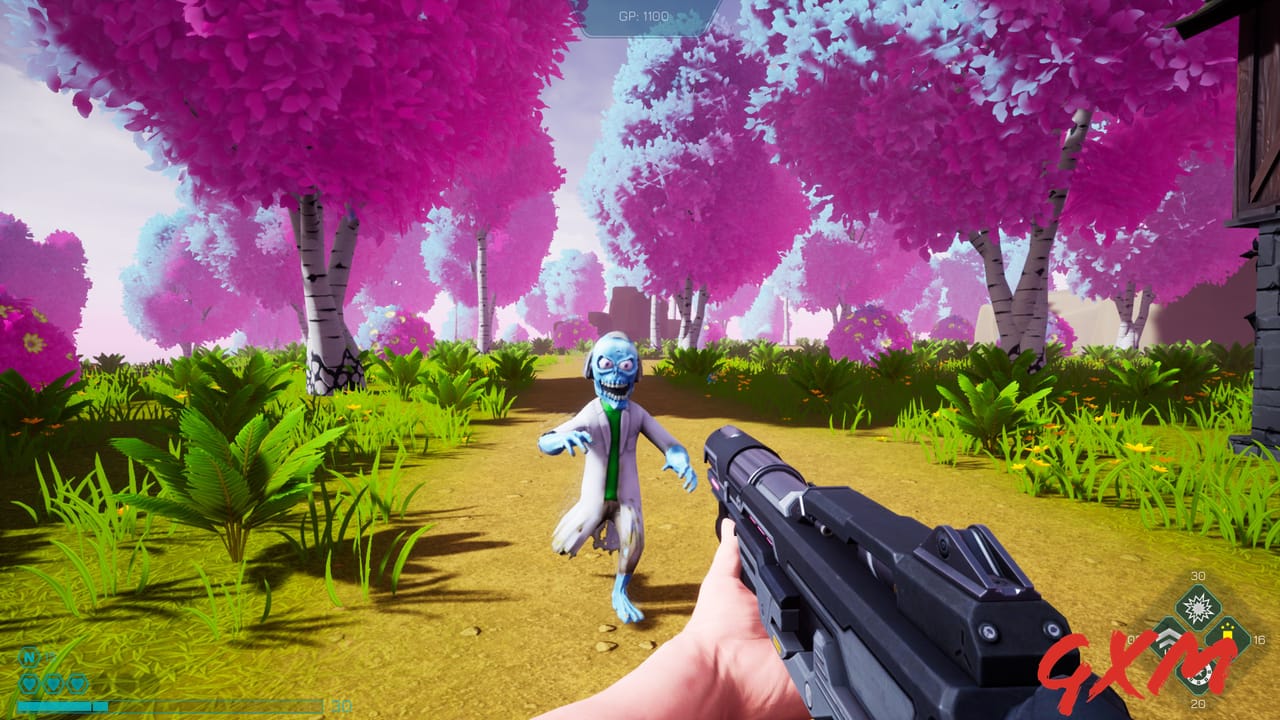Click the value next to the N icon
This screenshot has width=1280, height=720.
[x=50, y=654]
